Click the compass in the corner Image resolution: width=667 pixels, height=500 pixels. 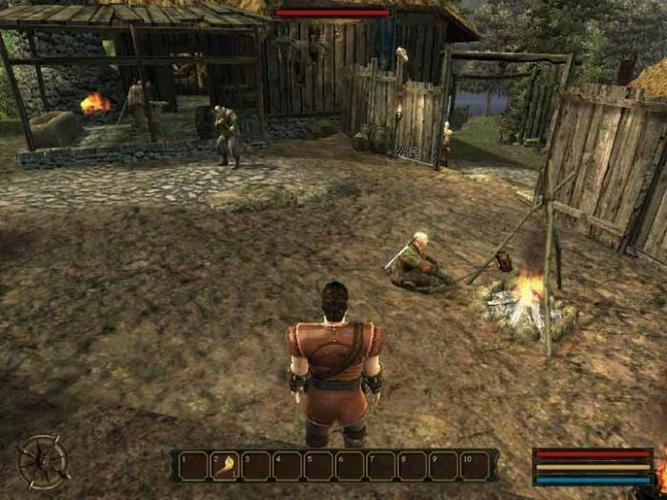pos(43,462)
